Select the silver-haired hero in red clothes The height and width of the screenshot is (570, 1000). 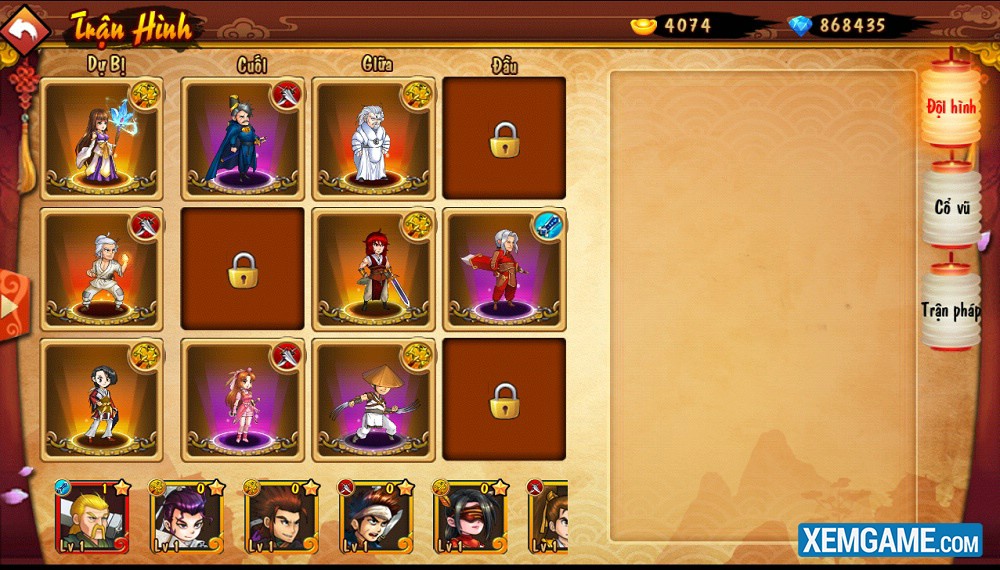(x=504, y=269)
